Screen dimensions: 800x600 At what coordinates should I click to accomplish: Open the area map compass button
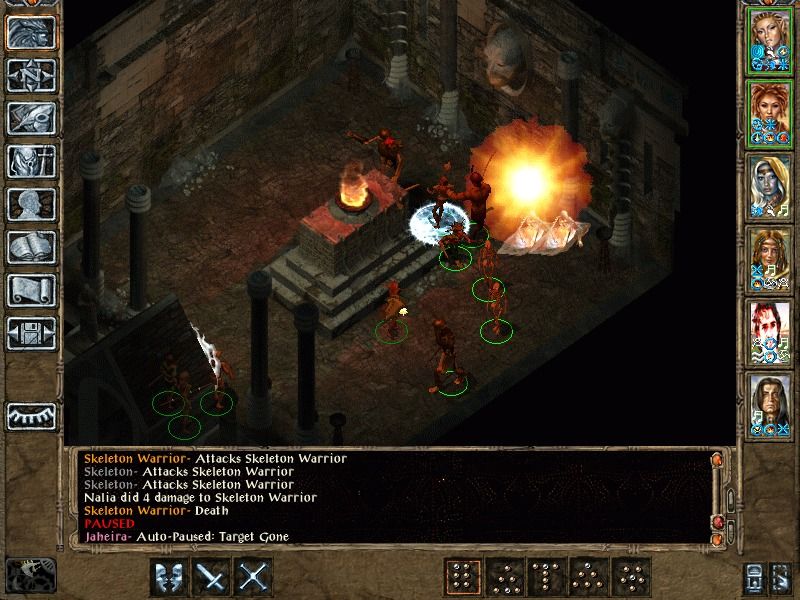30,75
